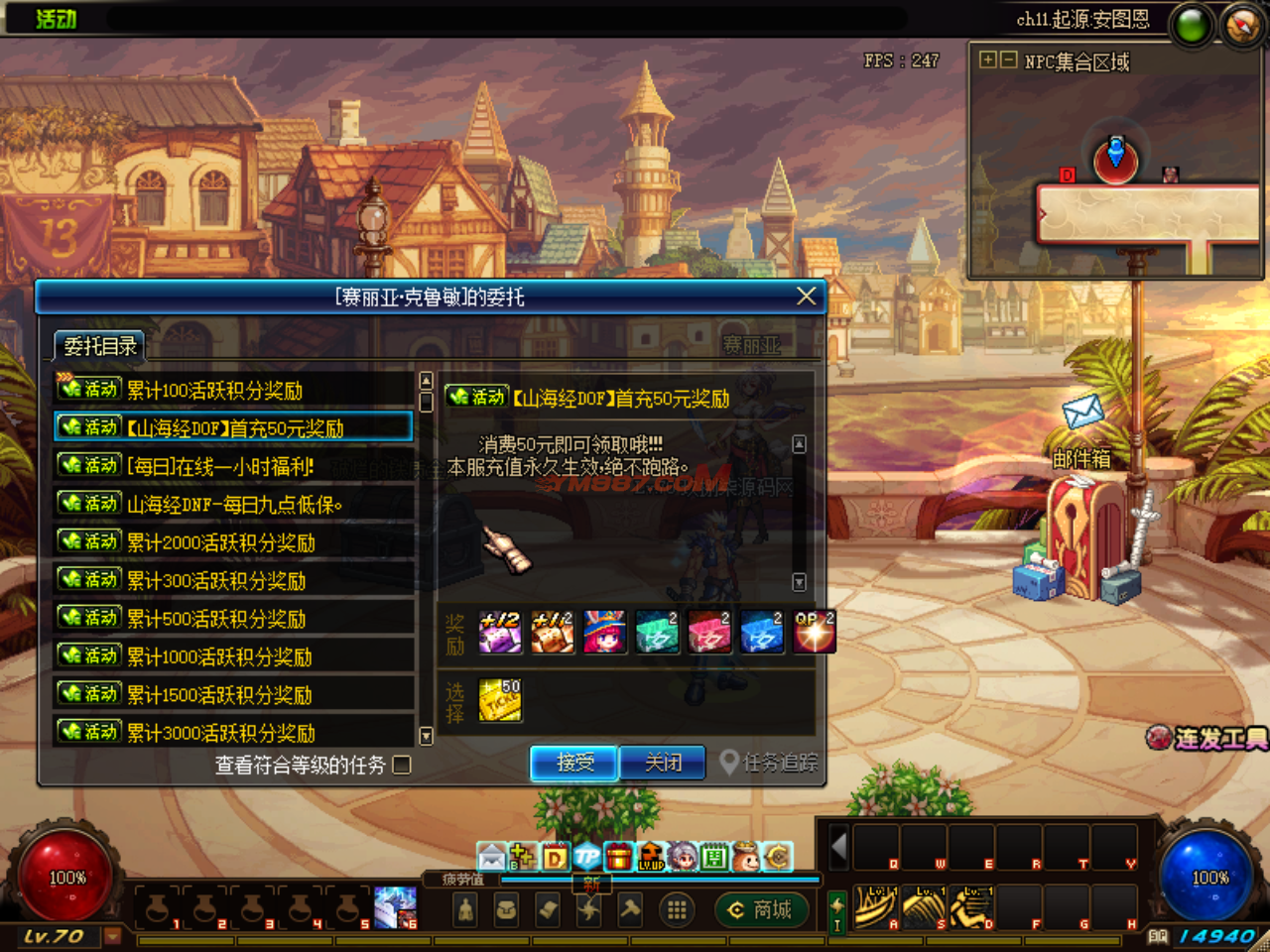The height and width of the screenshot is (952, 1270).
Task: Select 累计2000活跃积分奖励 quest row
Action: [x=233, y=541]
